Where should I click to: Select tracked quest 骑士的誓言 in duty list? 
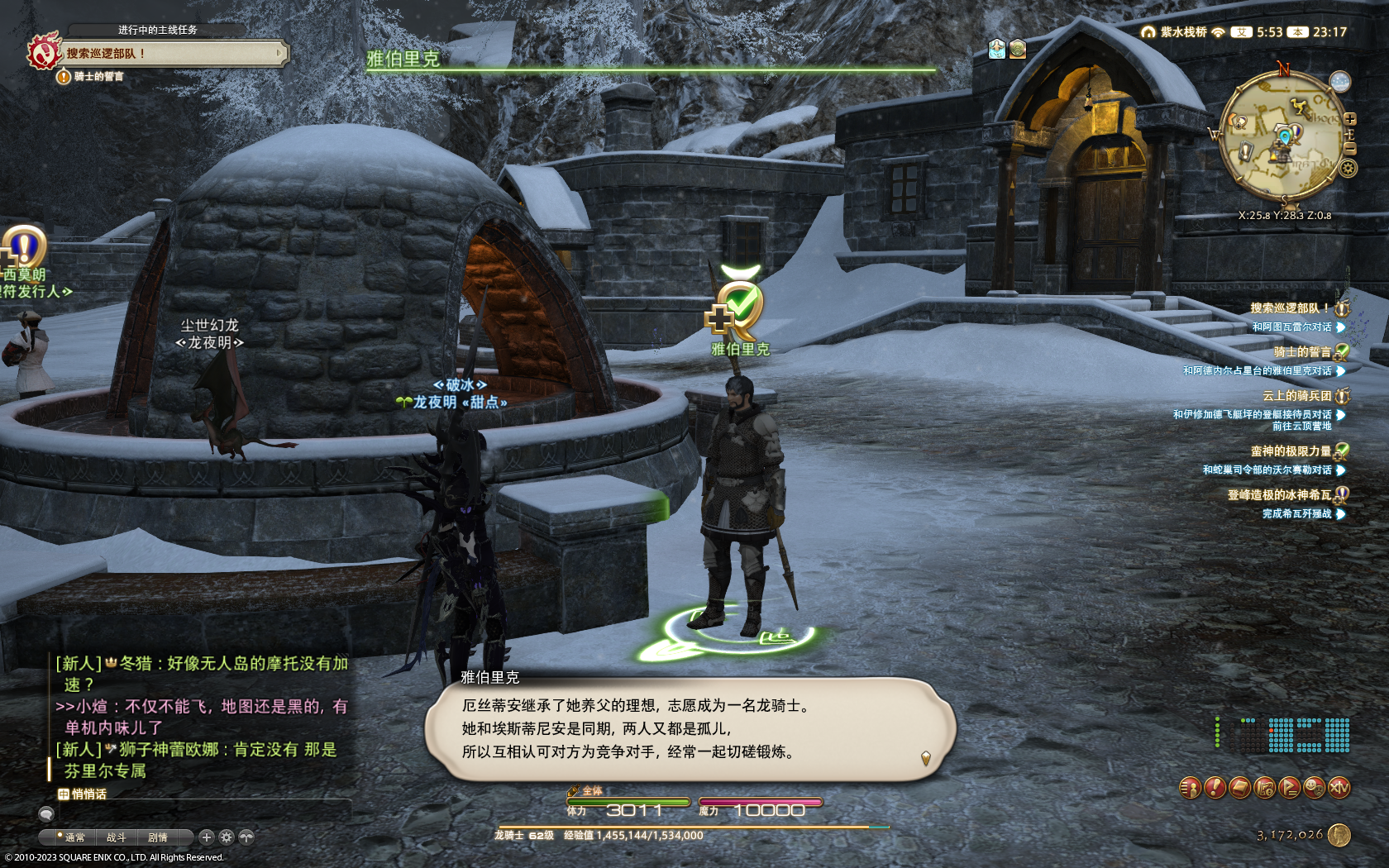1302,352
